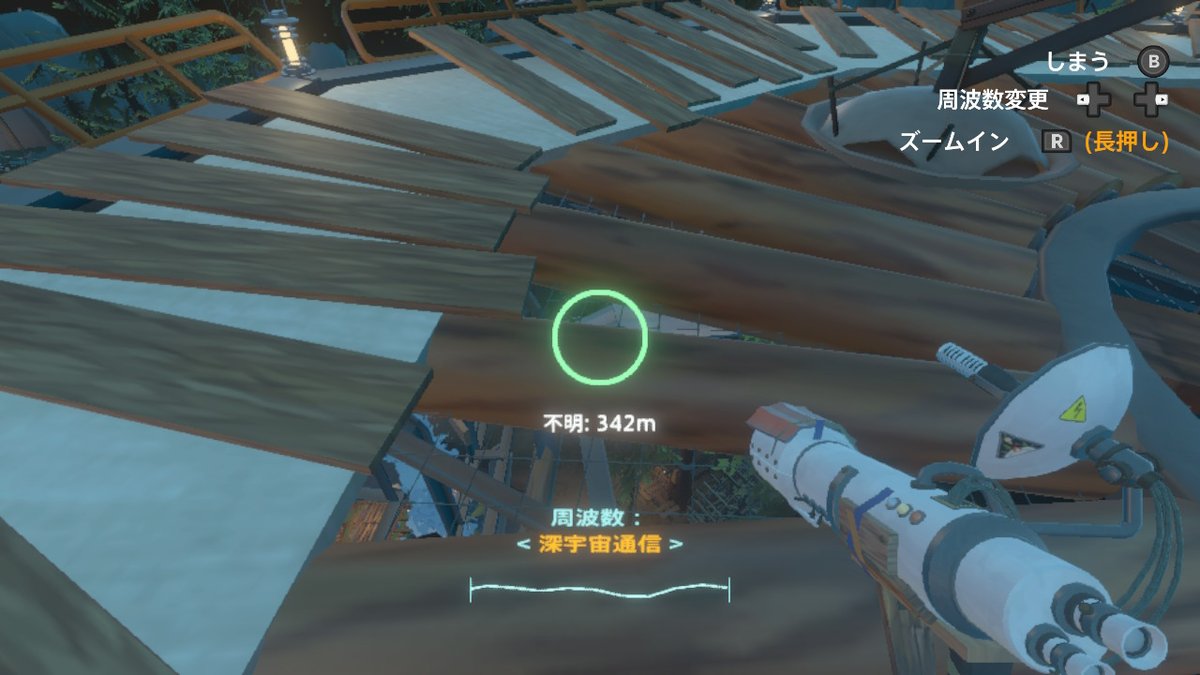Switch to the previous frequency with left arrow
Image resolution: width=1200 pixels, height=675 pixels.
(522, 545)
